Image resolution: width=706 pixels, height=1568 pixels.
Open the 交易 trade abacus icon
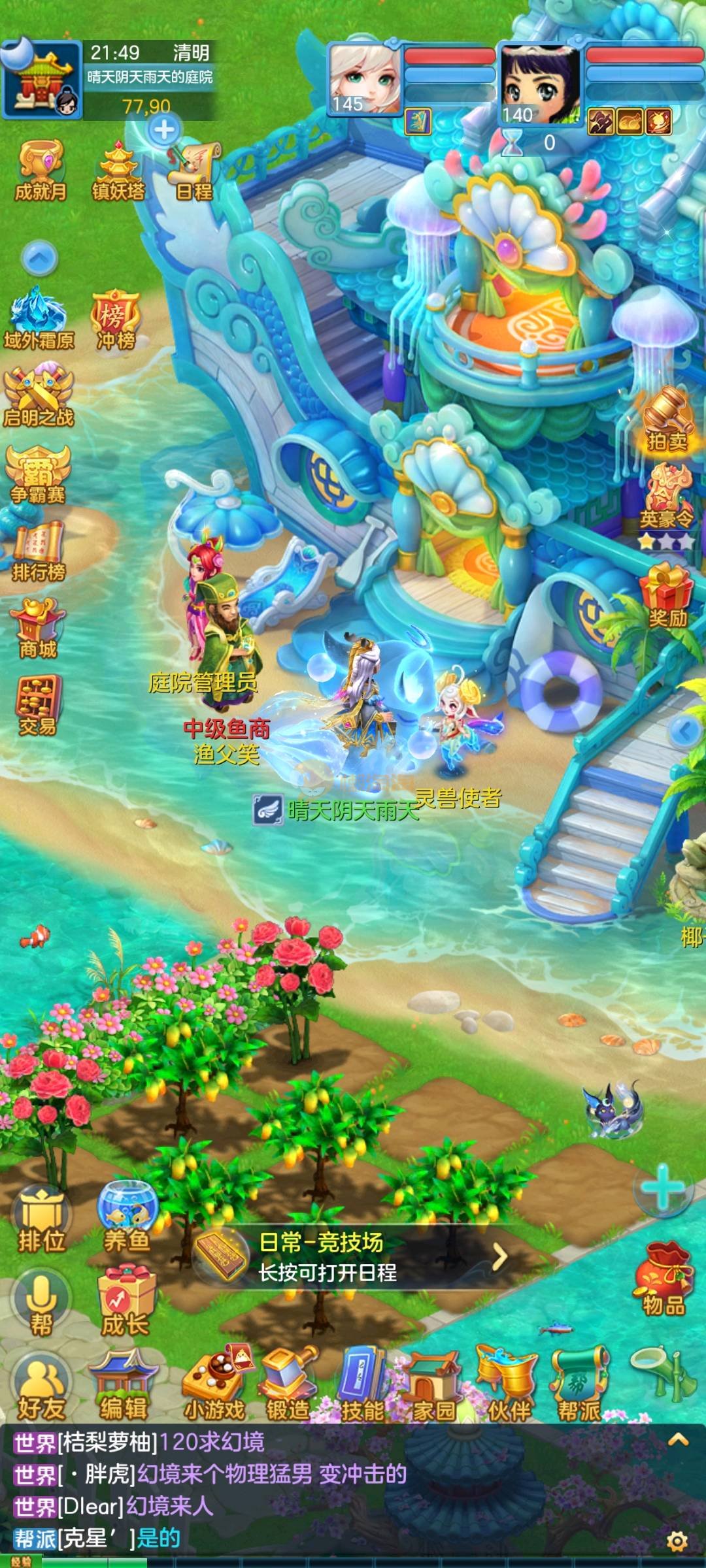[38, 706]
